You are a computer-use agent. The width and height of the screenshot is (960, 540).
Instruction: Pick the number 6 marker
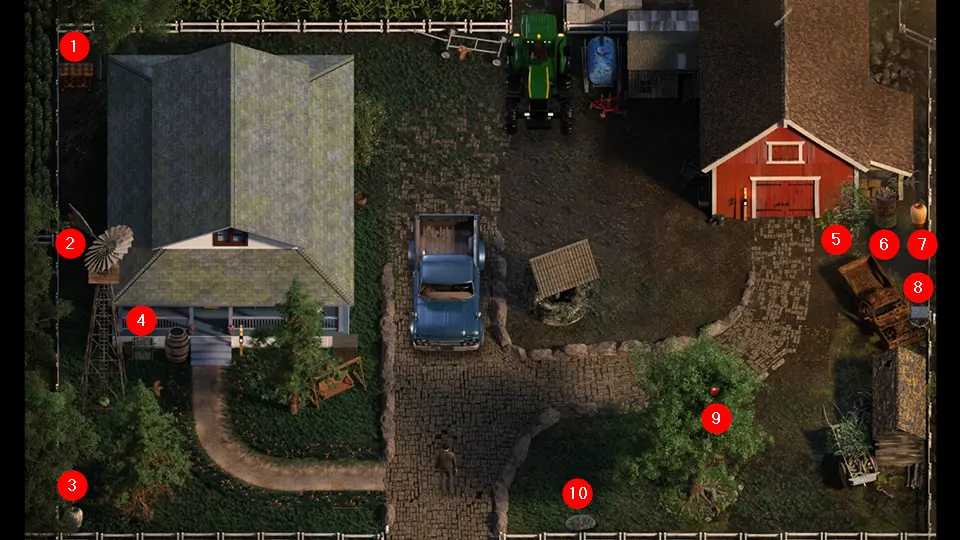(x=883, y=243)
